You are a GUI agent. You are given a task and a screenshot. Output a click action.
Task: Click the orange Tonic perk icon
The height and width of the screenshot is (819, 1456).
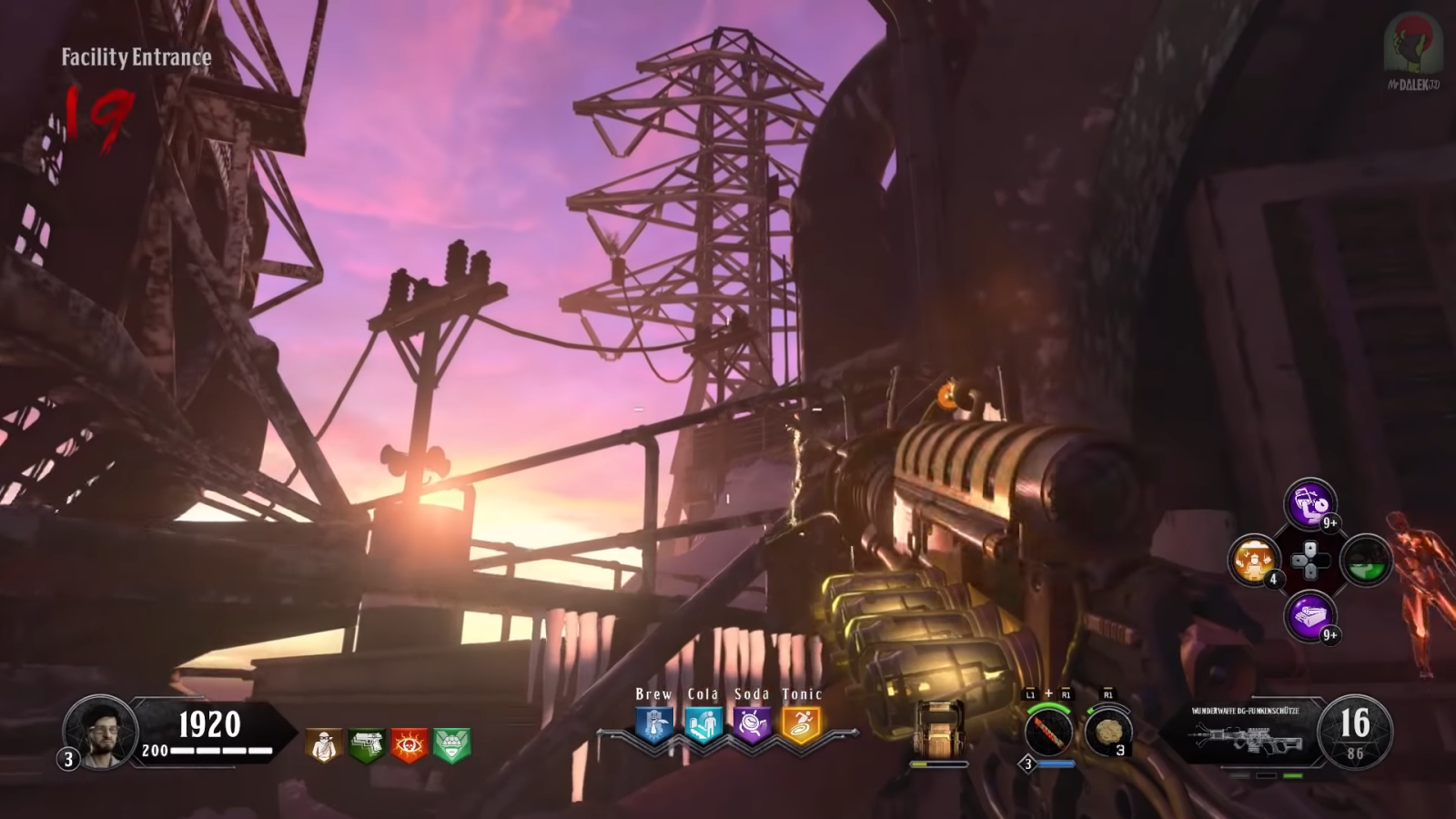point(802,725)
